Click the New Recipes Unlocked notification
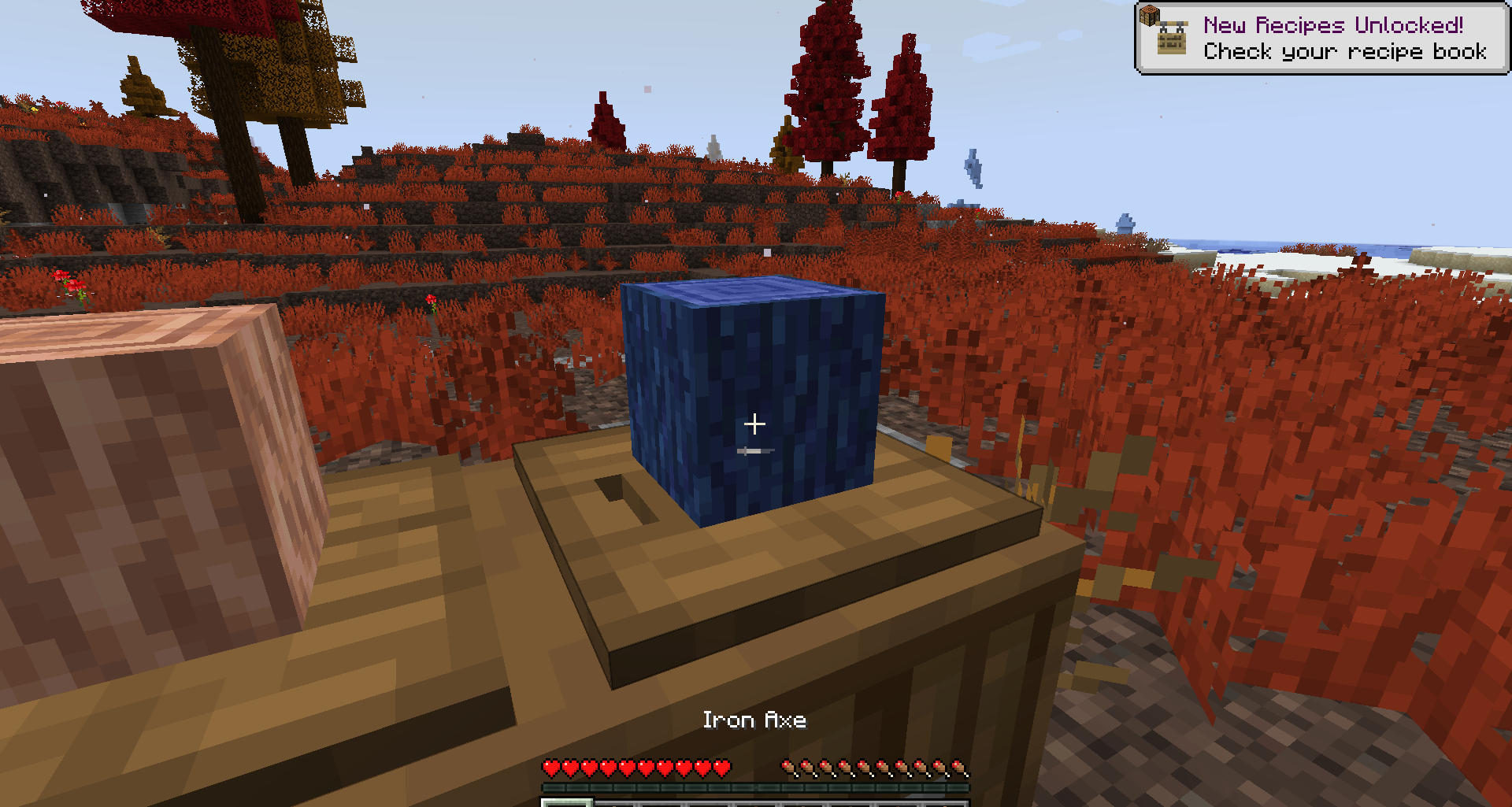 coord(1321,38)
